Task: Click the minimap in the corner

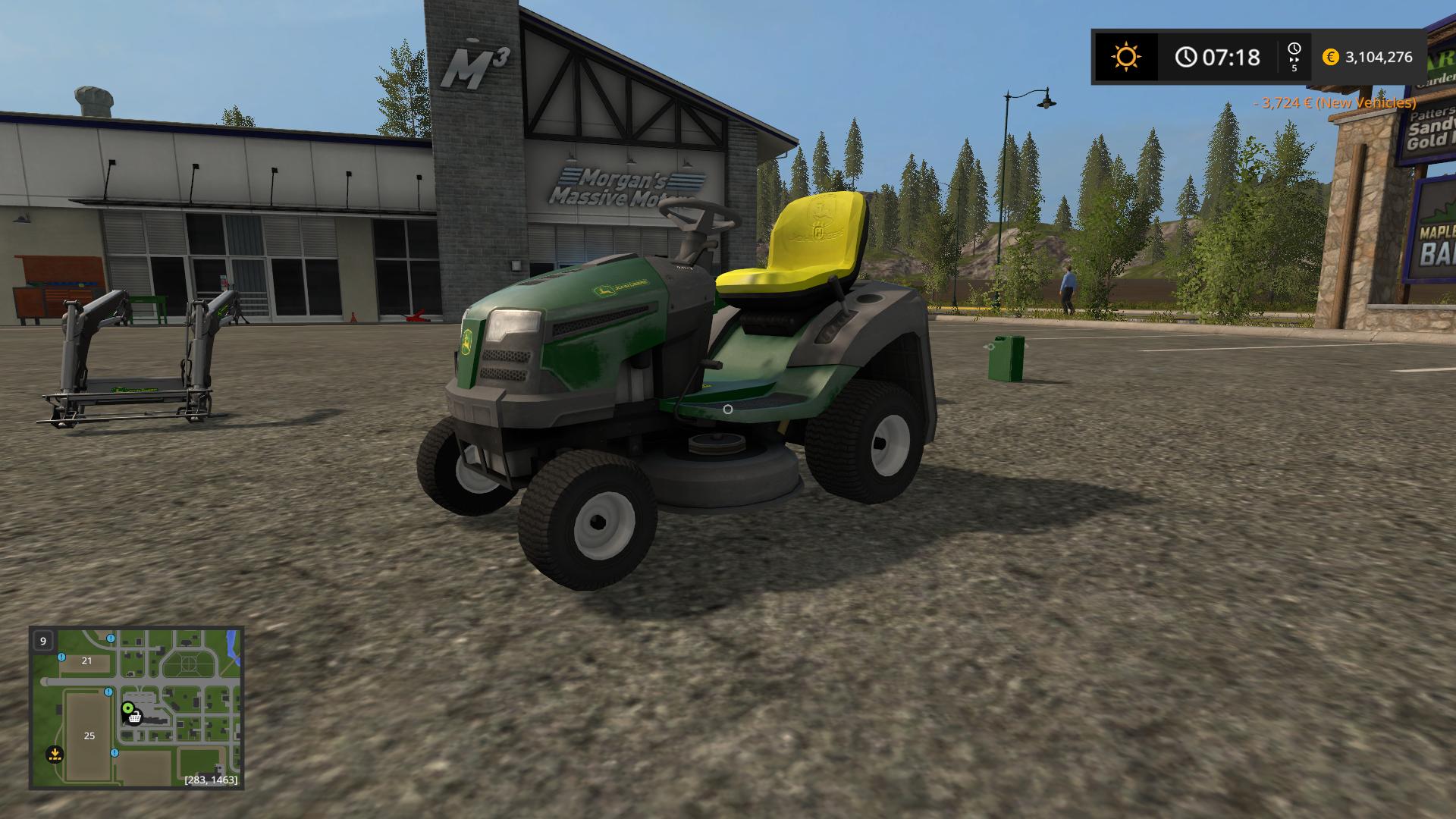Action: click(x=136, y=708)
